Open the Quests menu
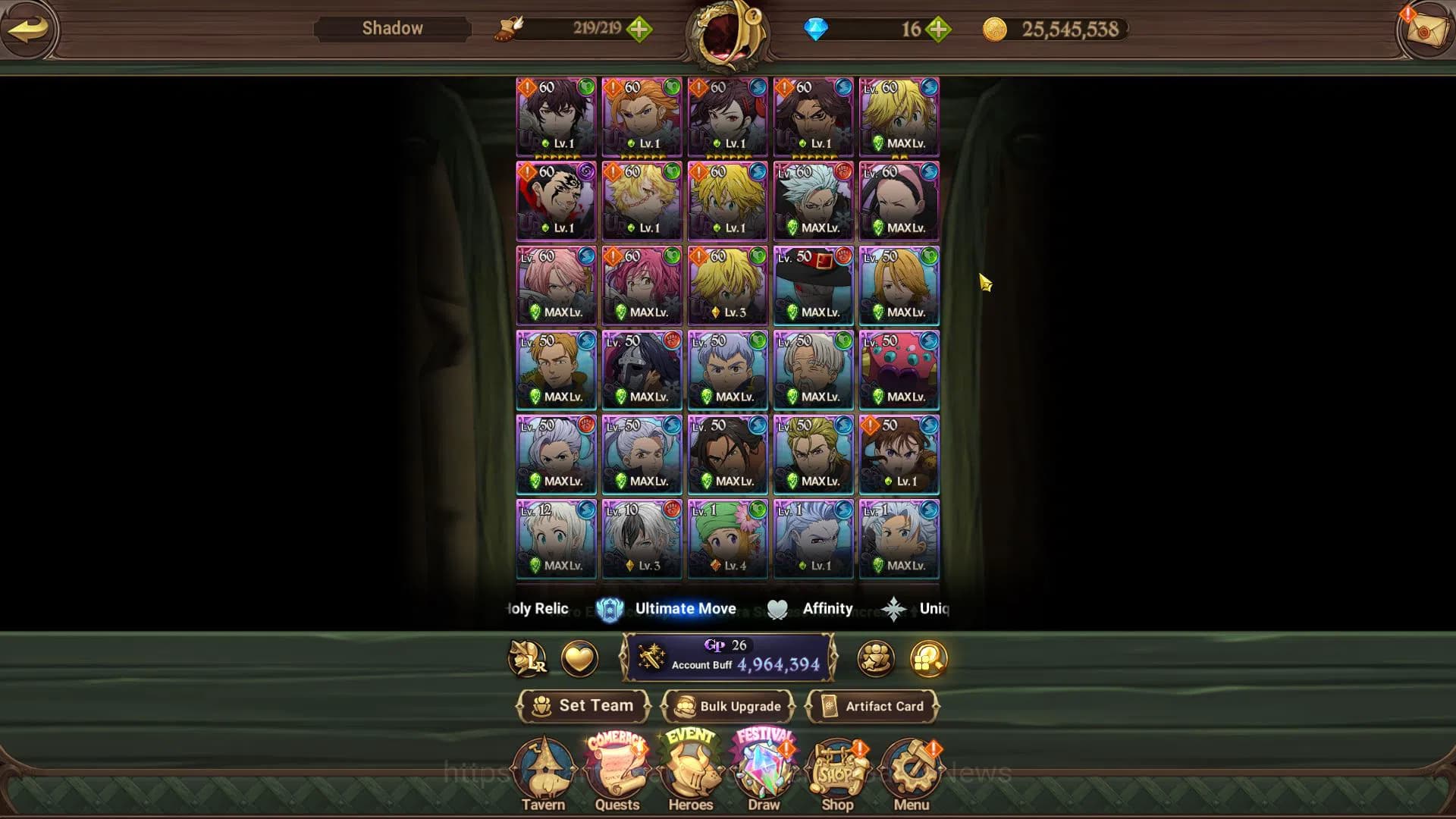This screenshot has width=1456, height=819. click(x=617, y=775)
